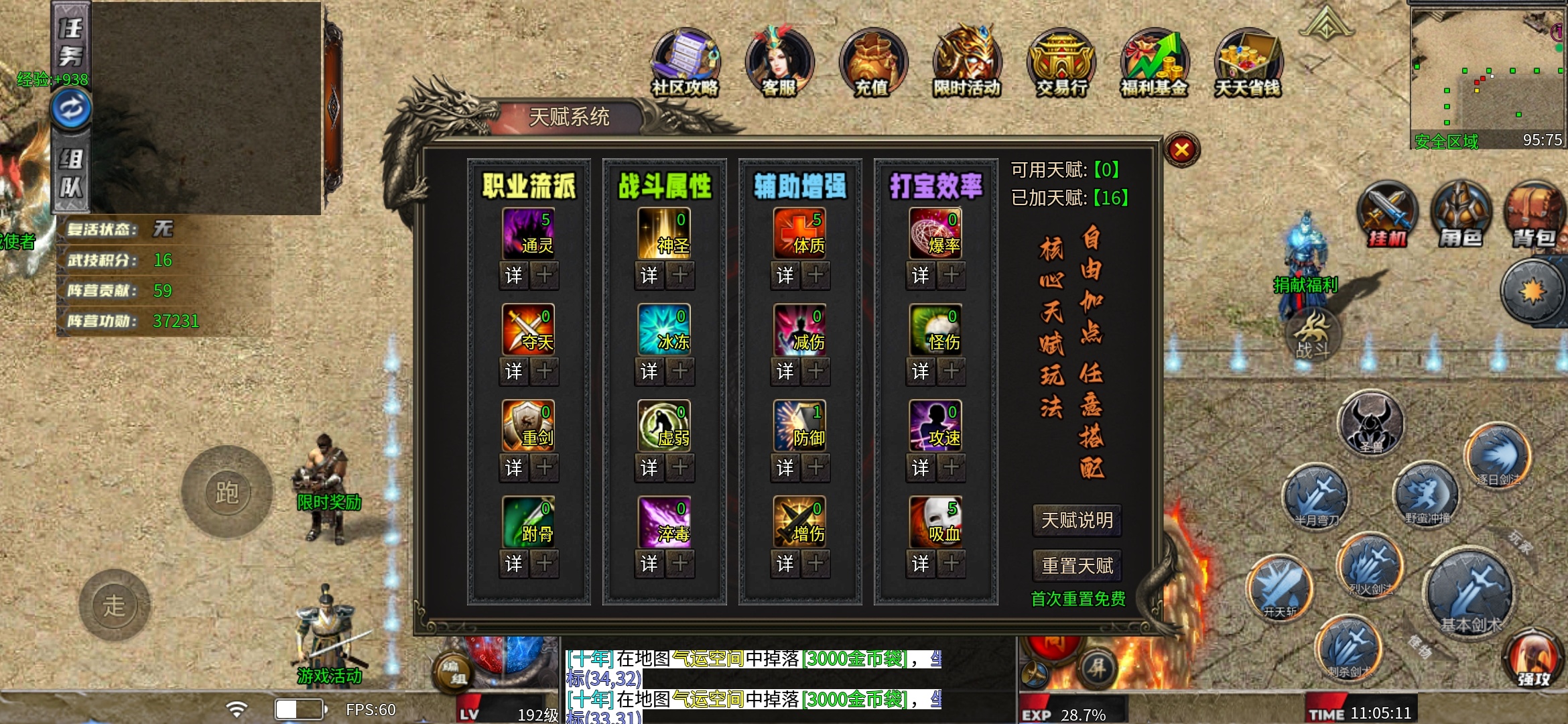1568x724 pixels.
Task: Open the 背包 backpack
Action: 1534,215
